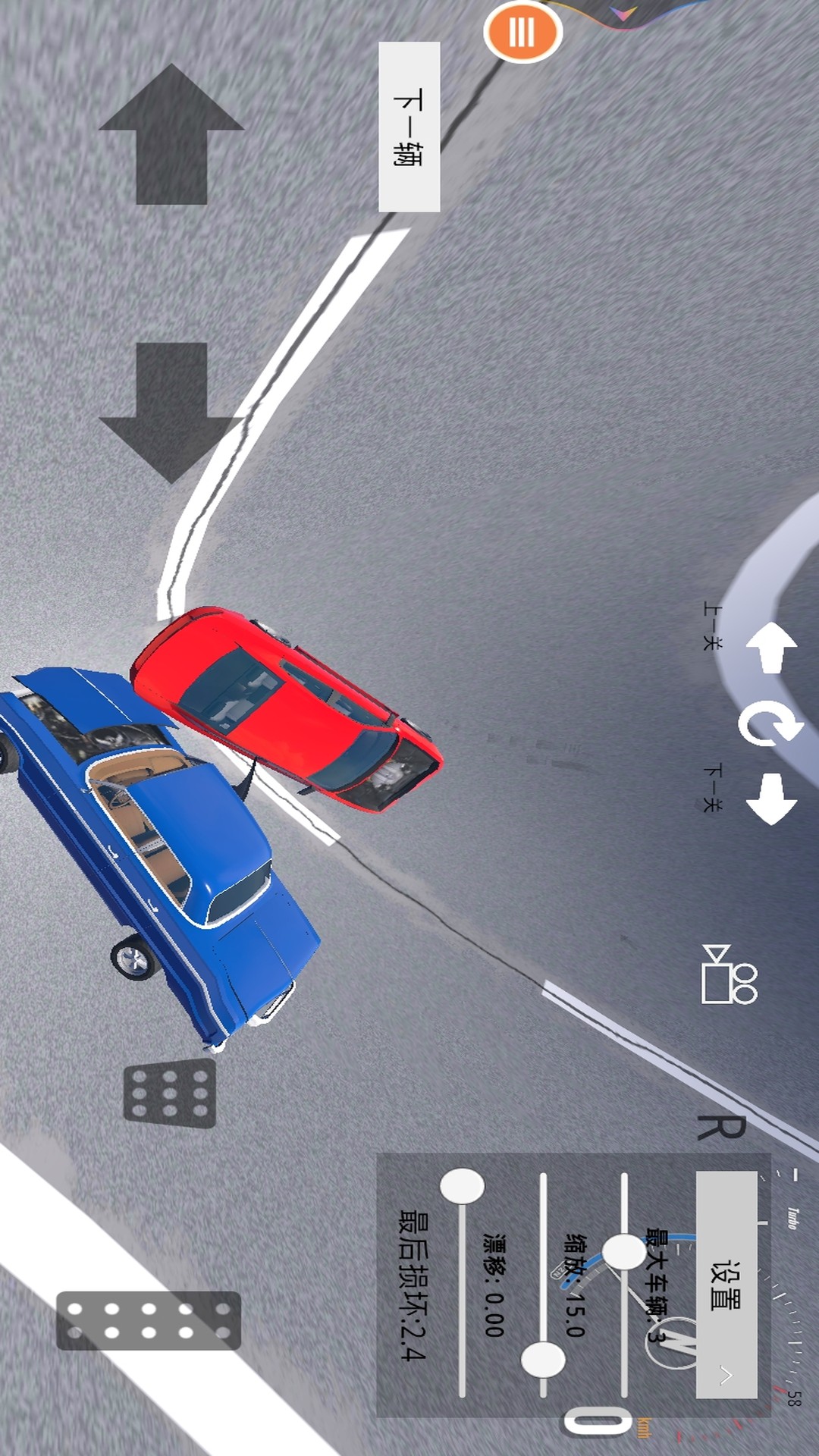The width and height of the screenshot is (819, 1456).
Task: Go to the previous level (上一关) arrow
Action: pos(771,648)
